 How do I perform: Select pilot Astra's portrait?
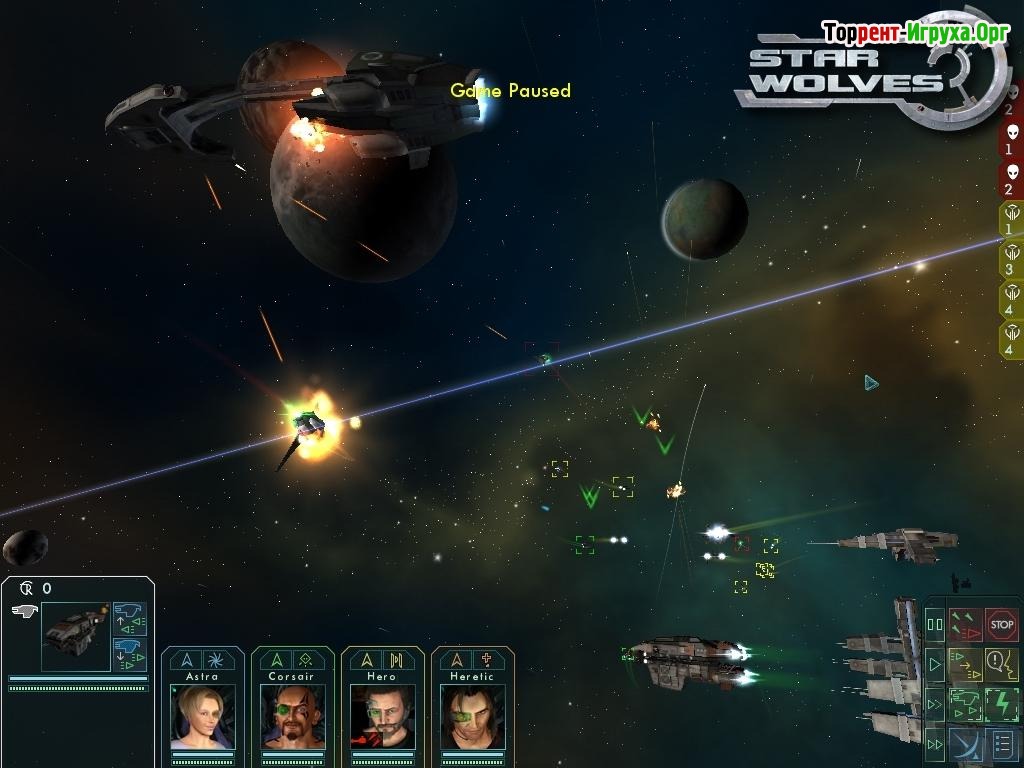click(x=202, y=716)
